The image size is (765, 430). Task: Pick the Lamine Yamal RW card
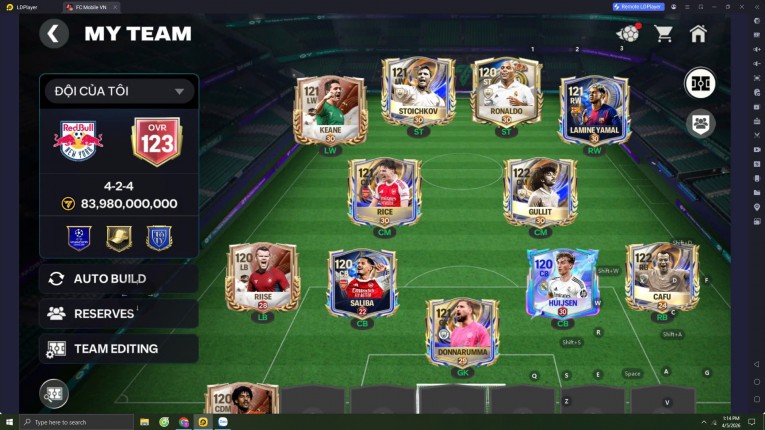[594, 110]
